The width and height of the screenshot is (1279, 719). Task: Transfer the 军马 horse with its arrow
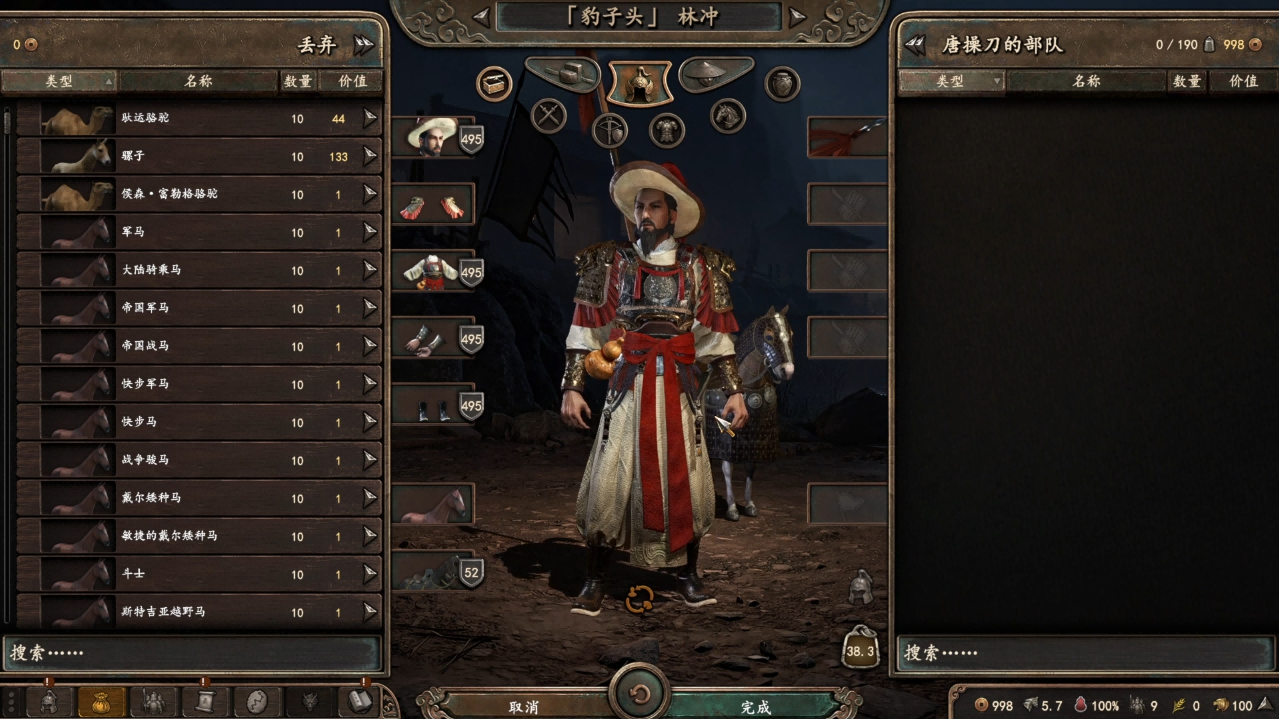click(370, 232)
